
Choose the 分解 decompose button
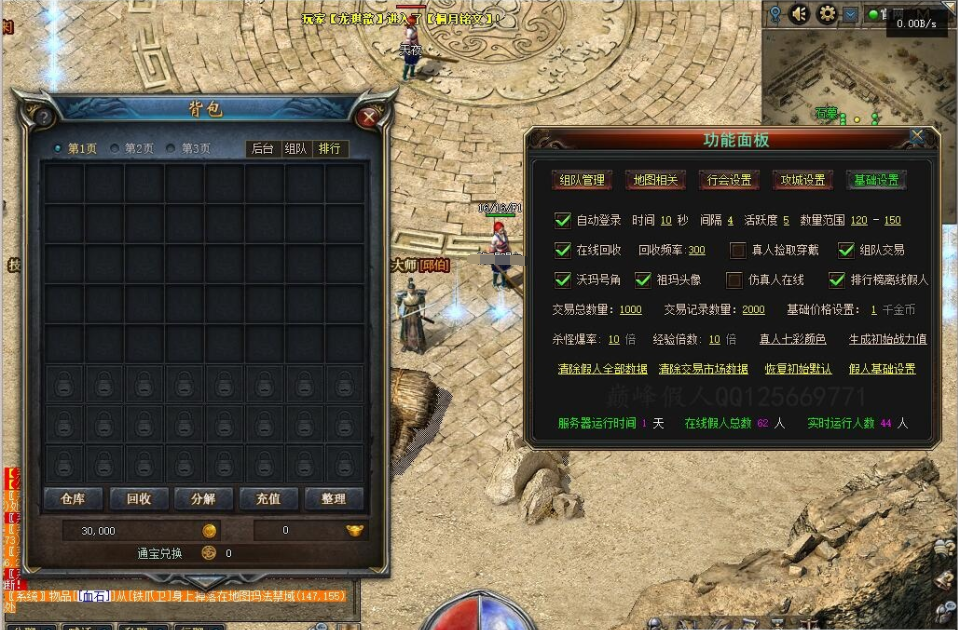203,499
